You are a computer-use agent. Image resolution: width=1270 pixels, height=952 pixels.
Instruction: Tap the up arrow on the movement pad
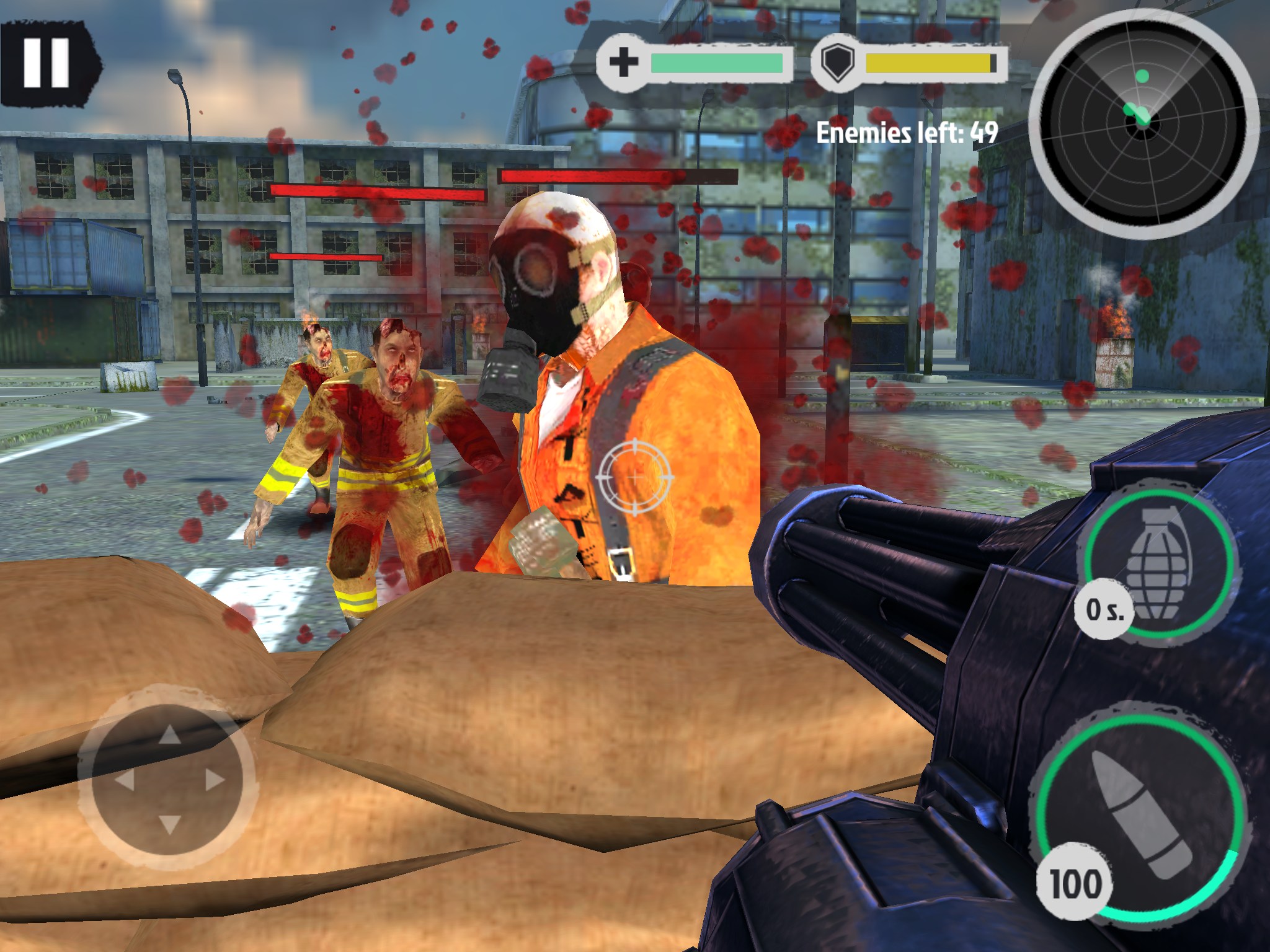[170, 736]
